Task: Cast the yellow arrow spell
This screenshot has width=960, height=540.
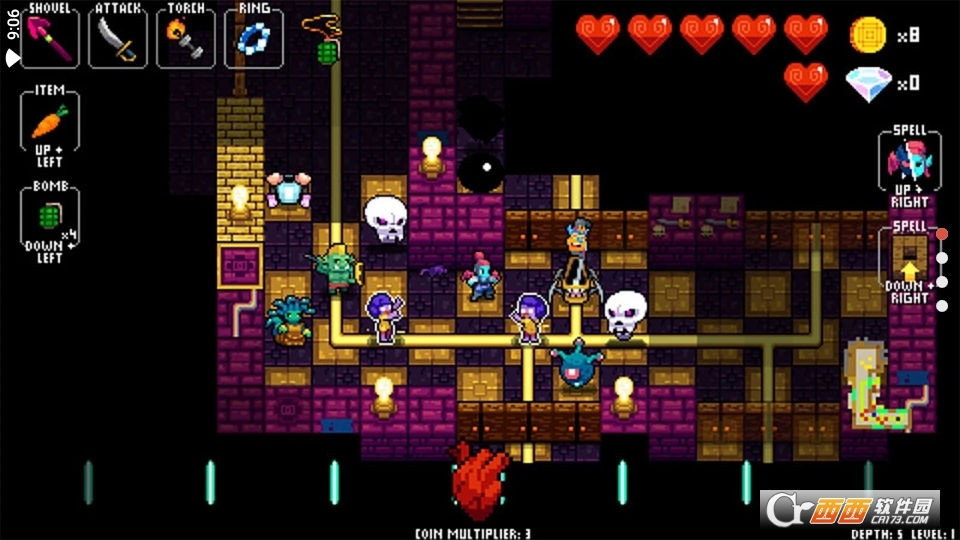Action: [x=909, y=257]
